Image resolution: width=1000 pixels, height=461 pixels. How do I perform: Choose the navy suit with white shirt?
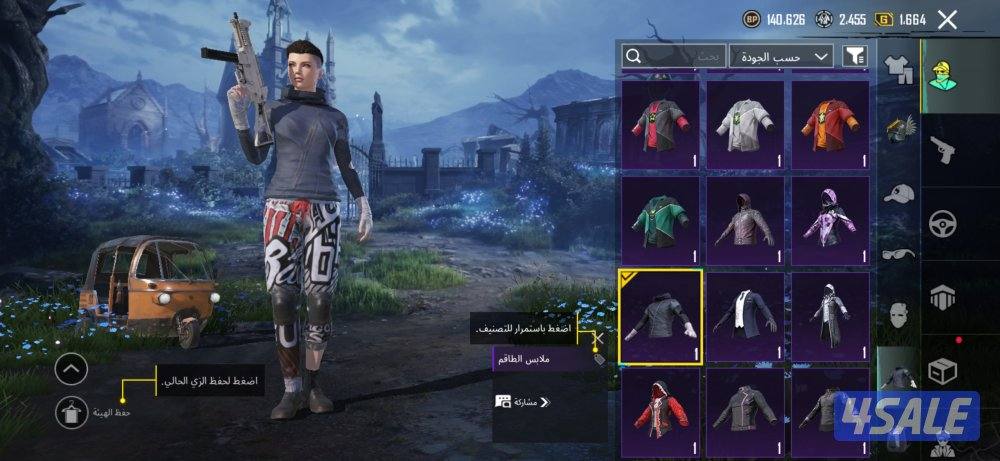745,316
